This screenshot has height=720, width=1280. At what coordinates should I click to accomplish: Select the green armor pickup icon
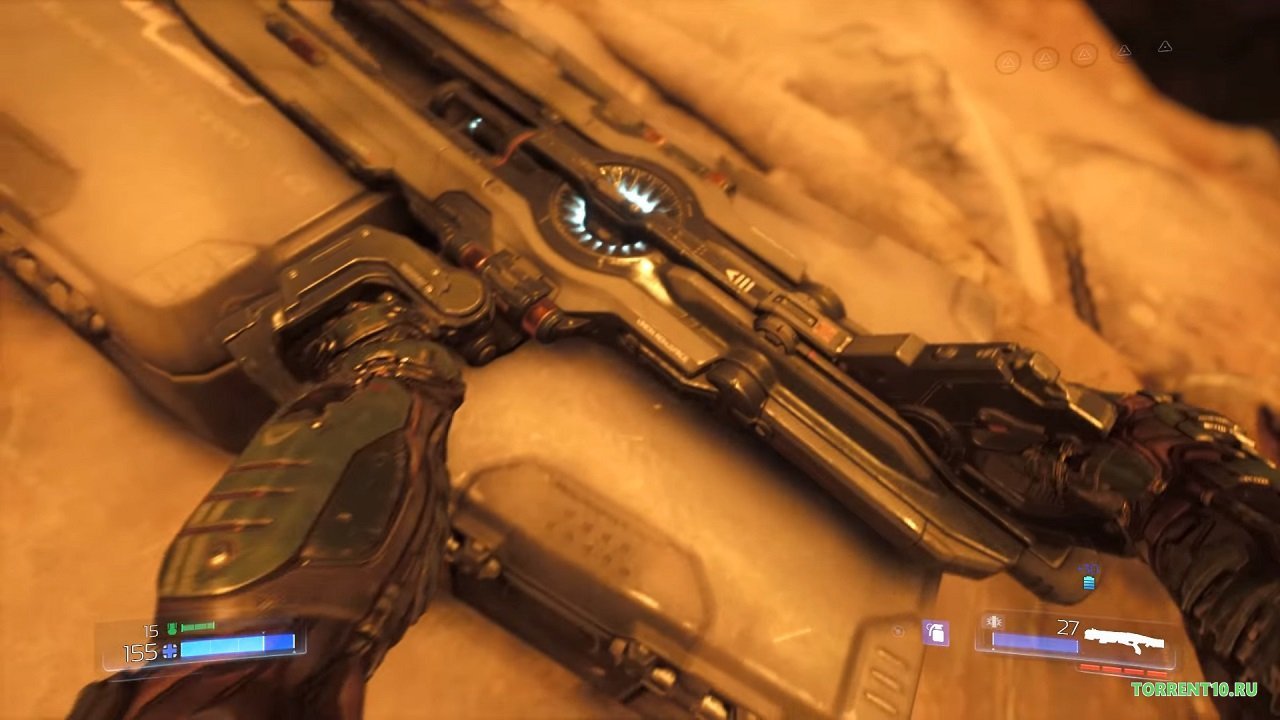171,627
